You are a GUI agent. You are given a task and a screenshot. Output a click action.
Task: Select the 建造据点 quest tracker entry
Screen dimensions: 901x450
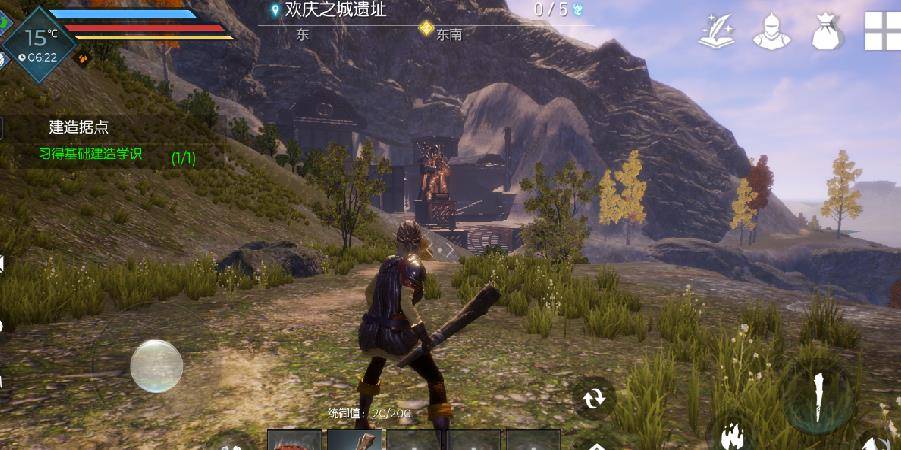click(79, 127)
